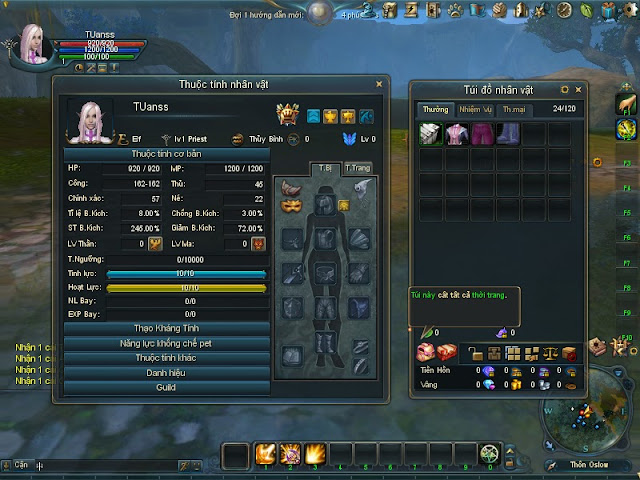Open the Thuộc tính khác section
The width and height of the screenshot is (640, 480).
coord(166,357)
